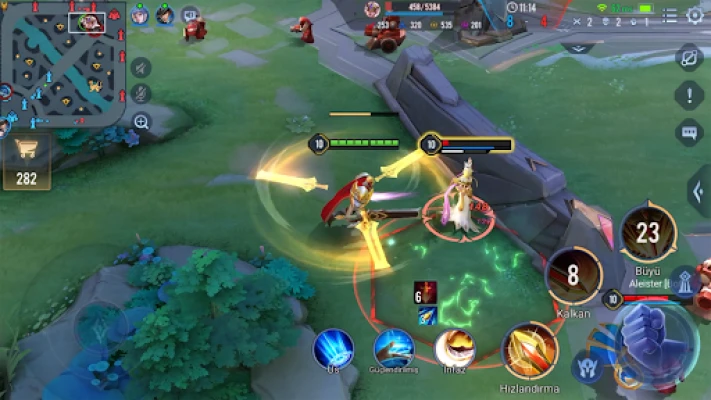Show the scoreboard list icon

668,15
